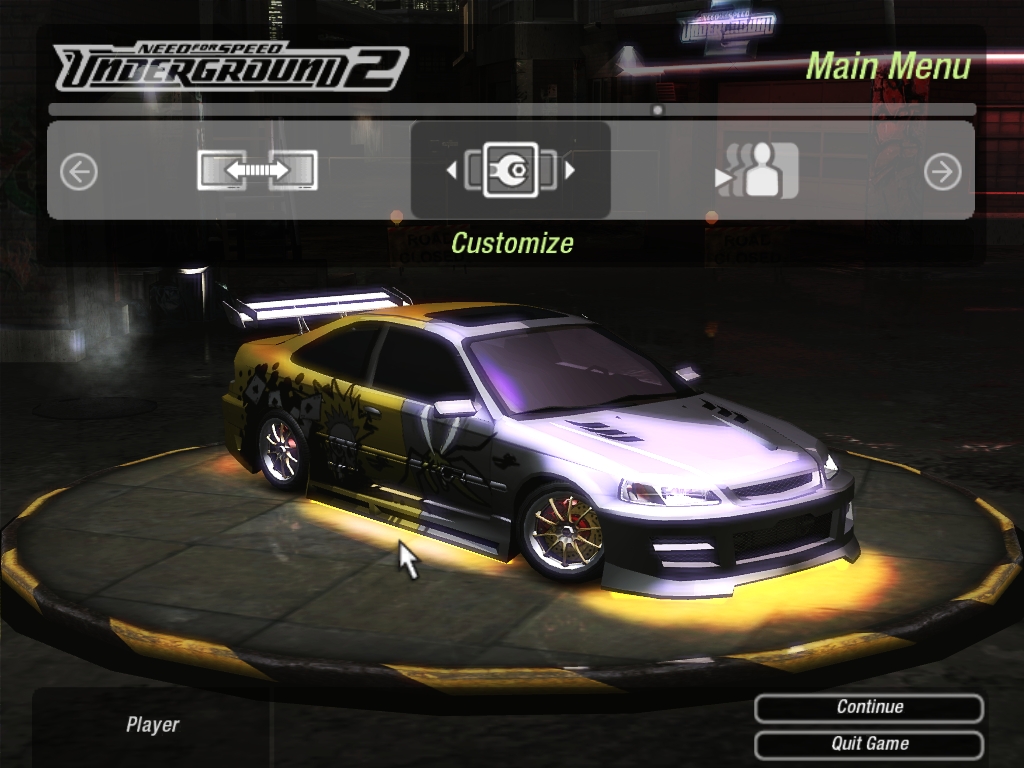Open the double-arrow menu icon
Screen dimensions: 1024x768
257,171
